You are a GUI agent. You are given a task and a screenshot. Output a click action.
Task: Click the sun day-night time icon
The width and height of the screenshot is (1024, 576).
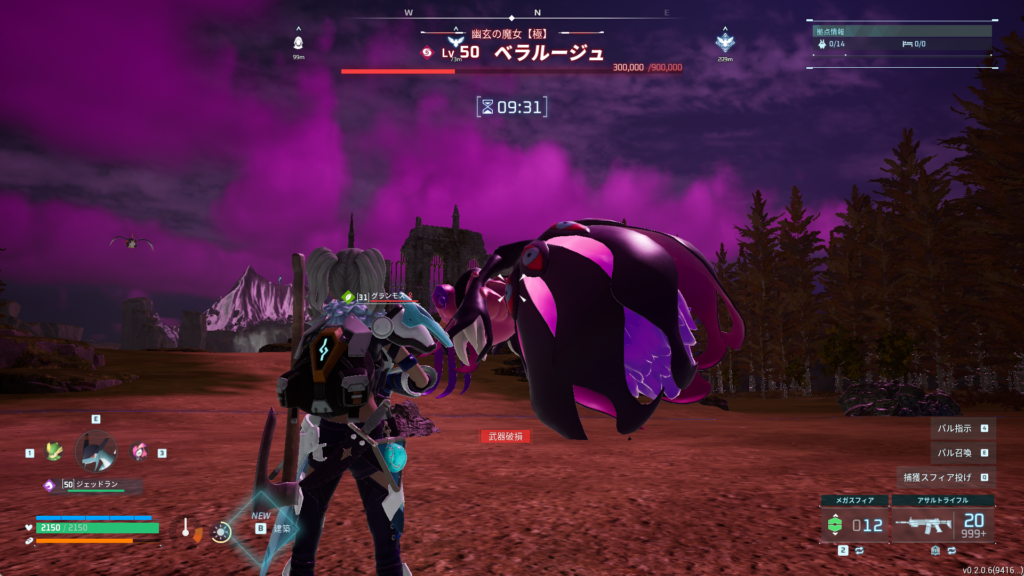221,532
